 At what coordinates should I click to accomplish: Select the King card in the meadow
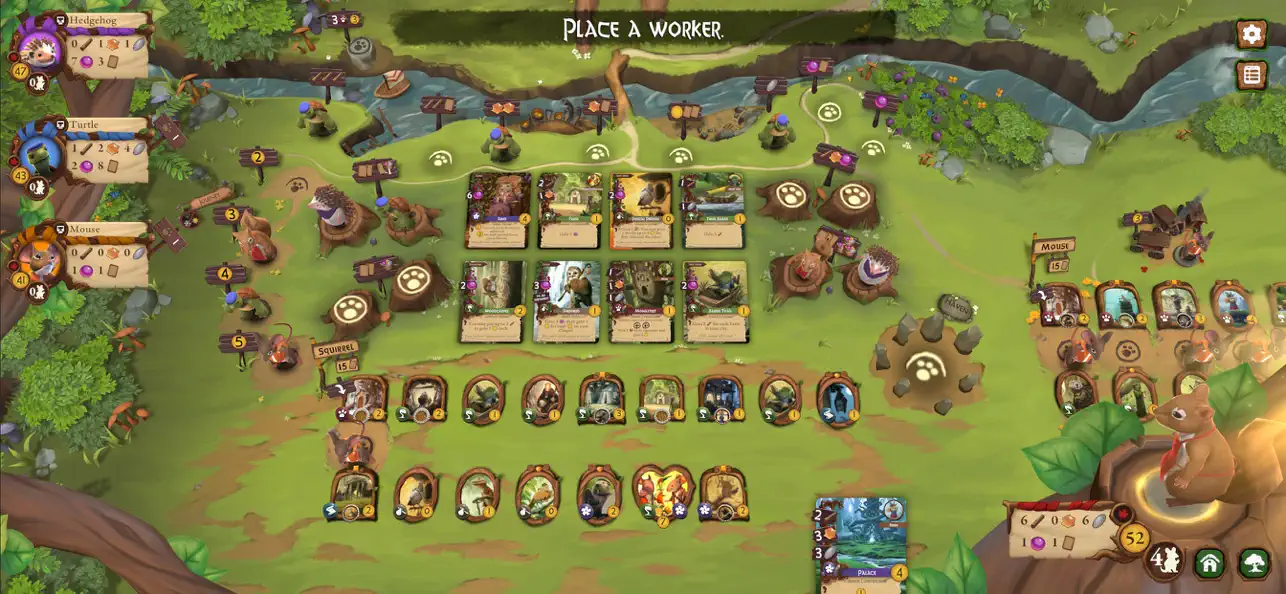(x=498, y=210)
